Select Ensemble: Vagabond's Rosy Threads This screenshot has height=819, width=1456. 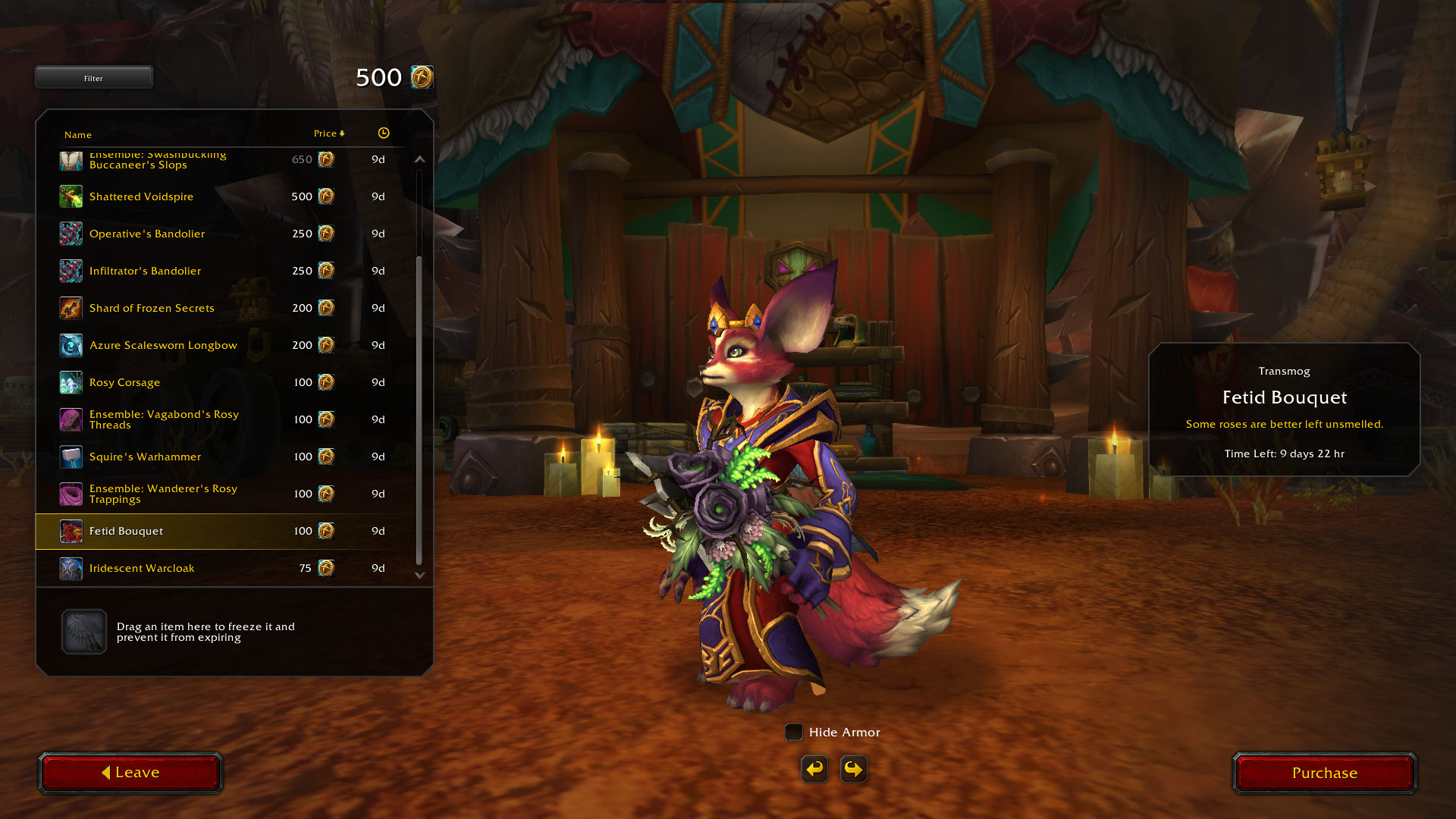click(164, 419)
